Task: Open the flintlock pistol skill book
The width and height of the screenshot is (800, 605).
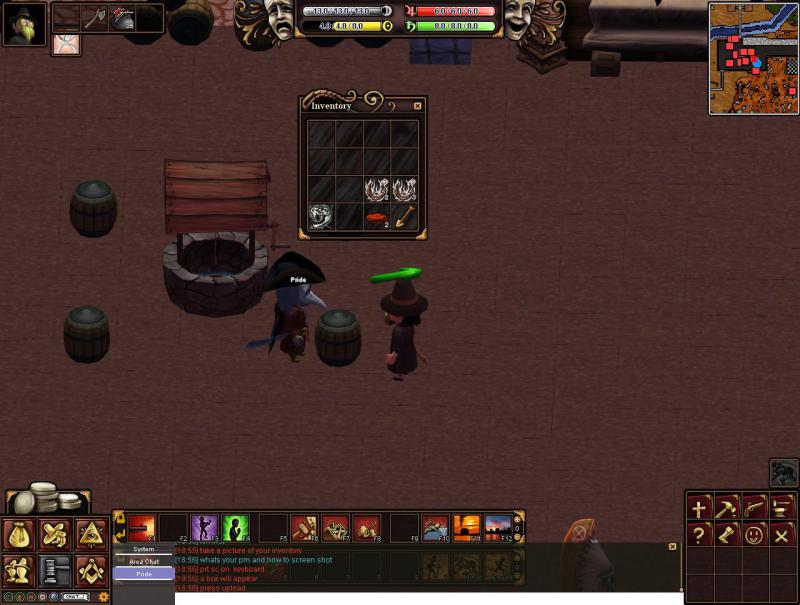Action: 755,508
